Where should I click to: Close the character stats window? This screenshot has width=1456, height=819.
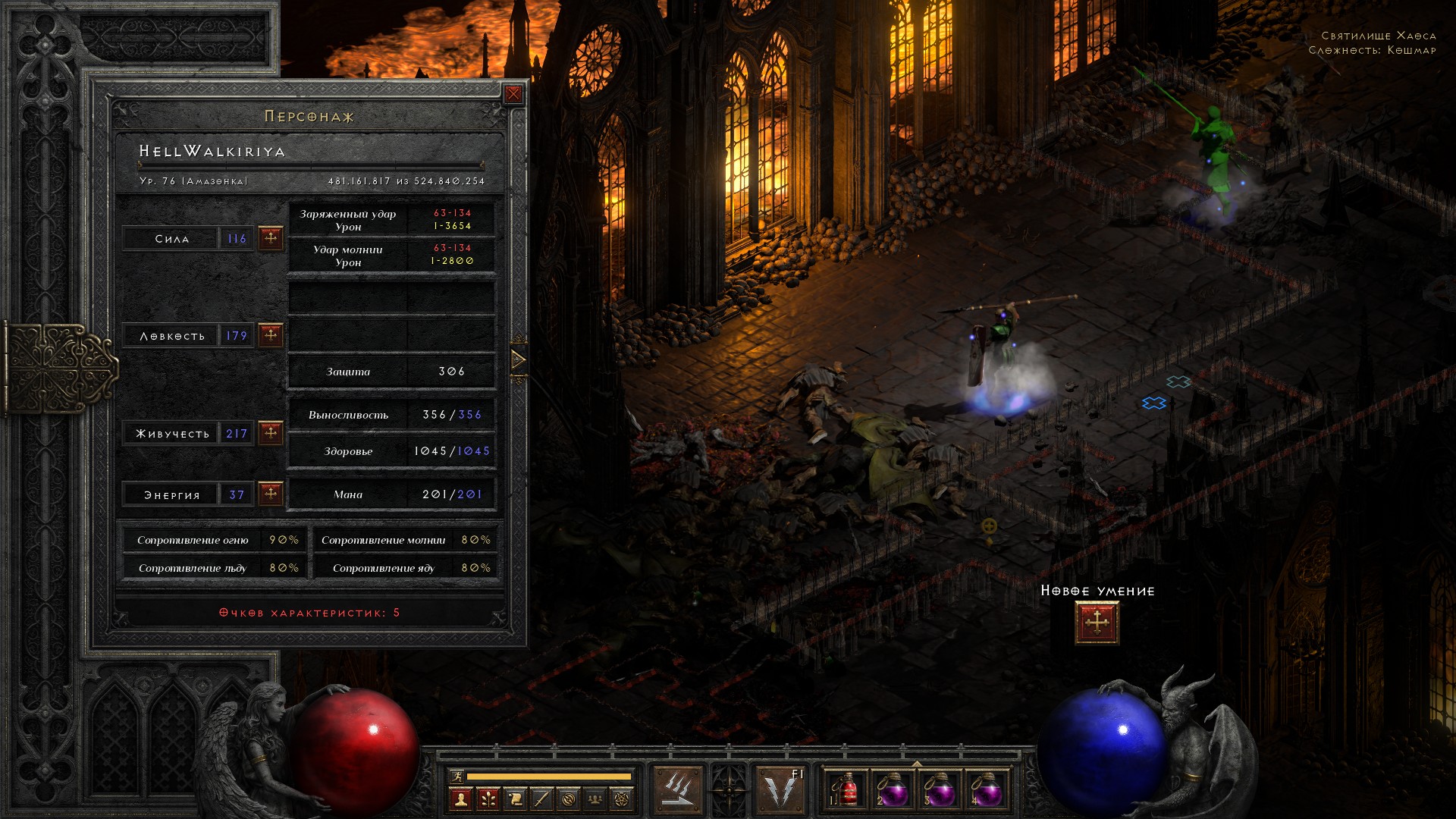click(x=513, y=94)
